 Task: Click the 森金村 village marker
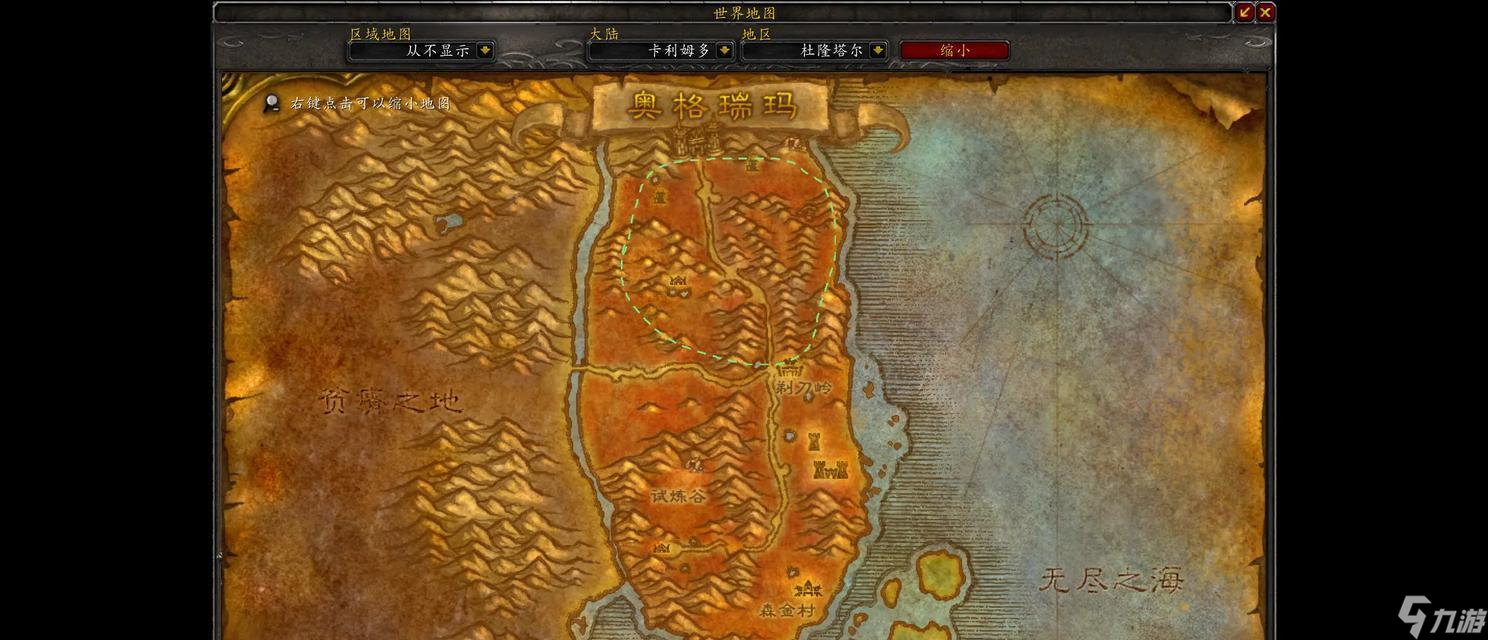point(806,588)
